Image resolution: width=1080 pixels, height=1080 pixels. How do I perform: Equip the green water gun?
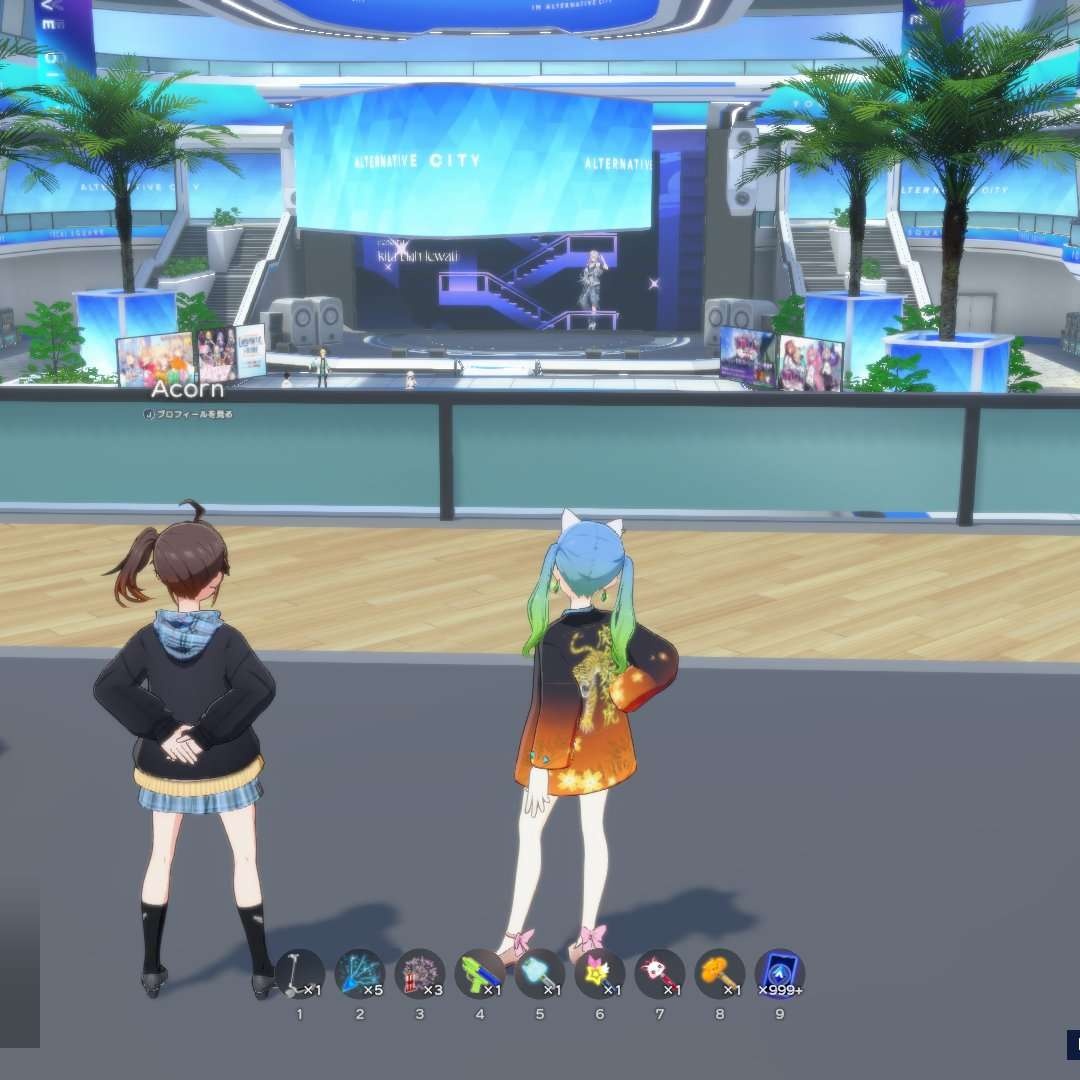pyautogui.click(x=479, y=974)
